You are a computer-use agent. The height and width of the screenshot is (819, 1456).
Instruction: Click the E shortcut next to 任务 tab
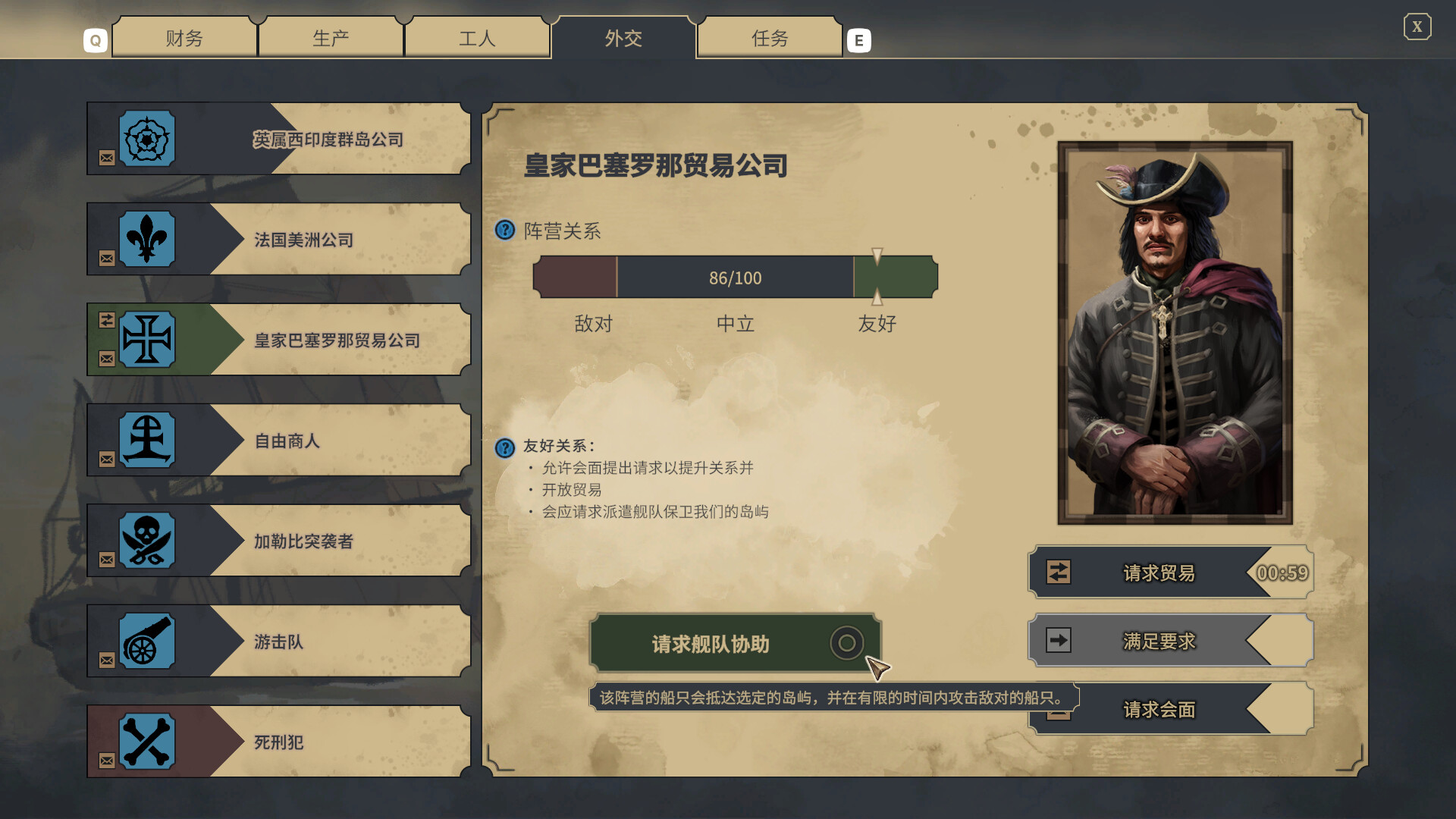pyautogui.click(x=859, y=39)
